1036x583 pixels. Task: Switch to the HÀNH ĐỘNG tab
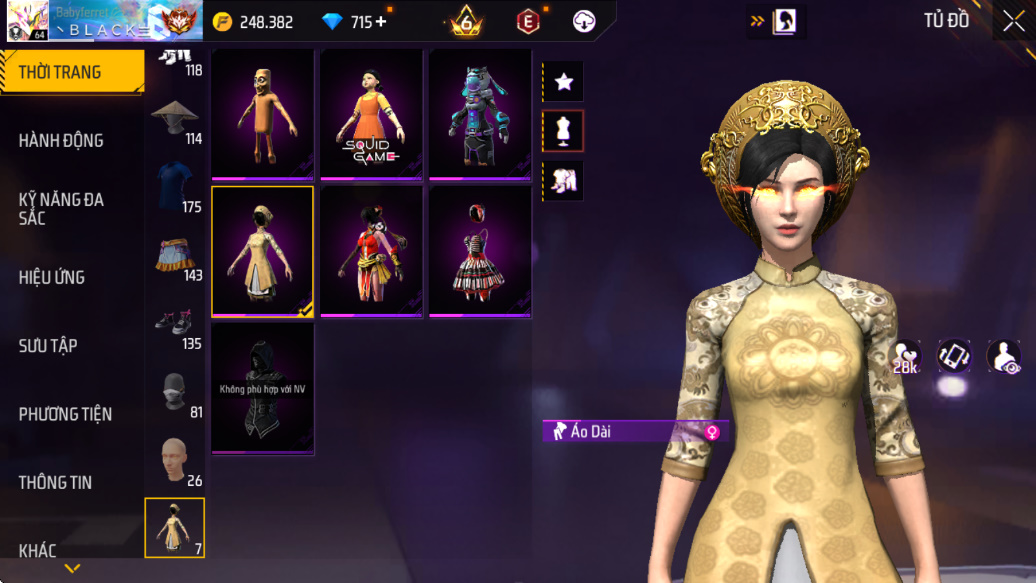pyautogui.click(x=62, y=141)
